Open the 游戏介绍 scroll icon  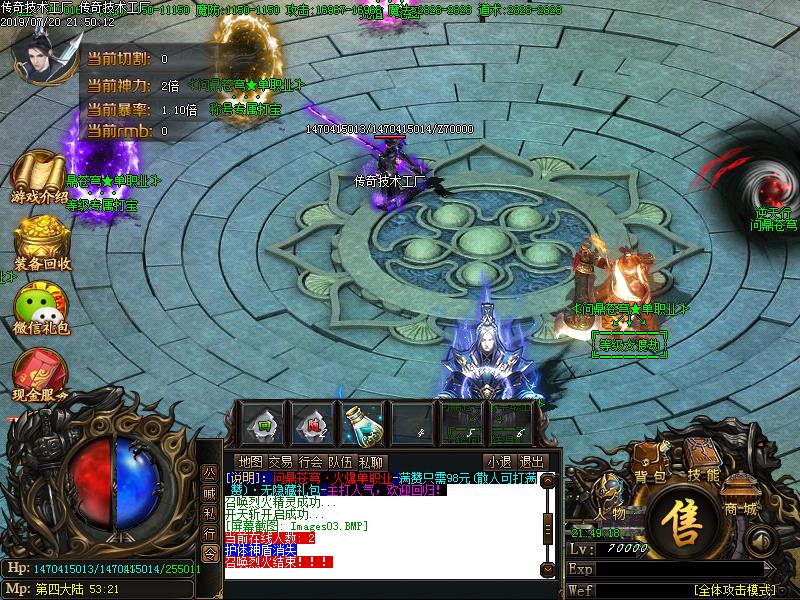[40, 177]
